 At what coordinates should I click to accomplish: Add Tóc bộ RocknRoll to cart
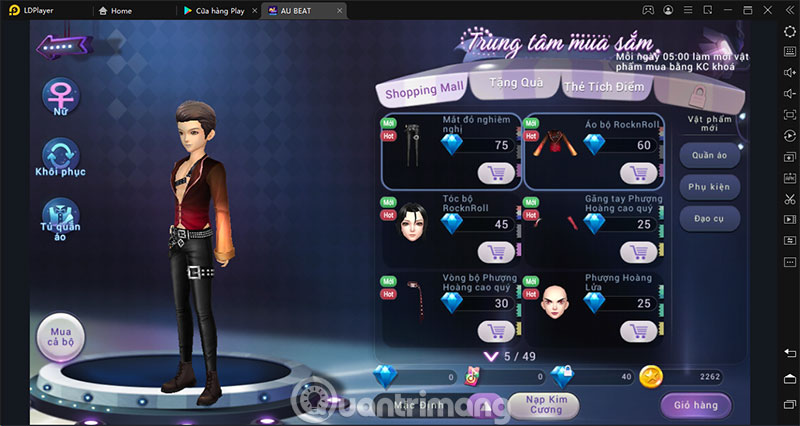click(x=496, y=251)
